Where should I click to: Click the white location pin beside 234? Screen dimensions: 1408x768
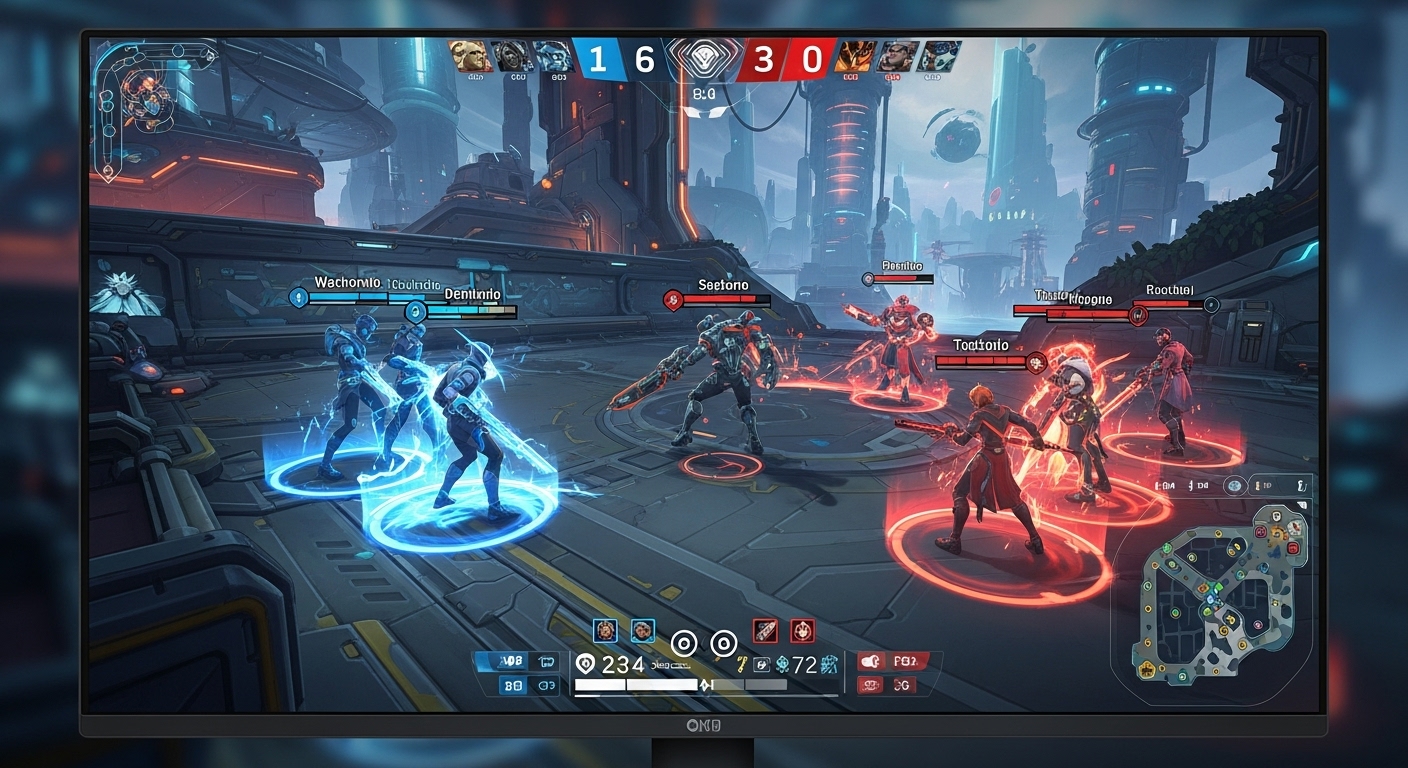click(586, 663)
